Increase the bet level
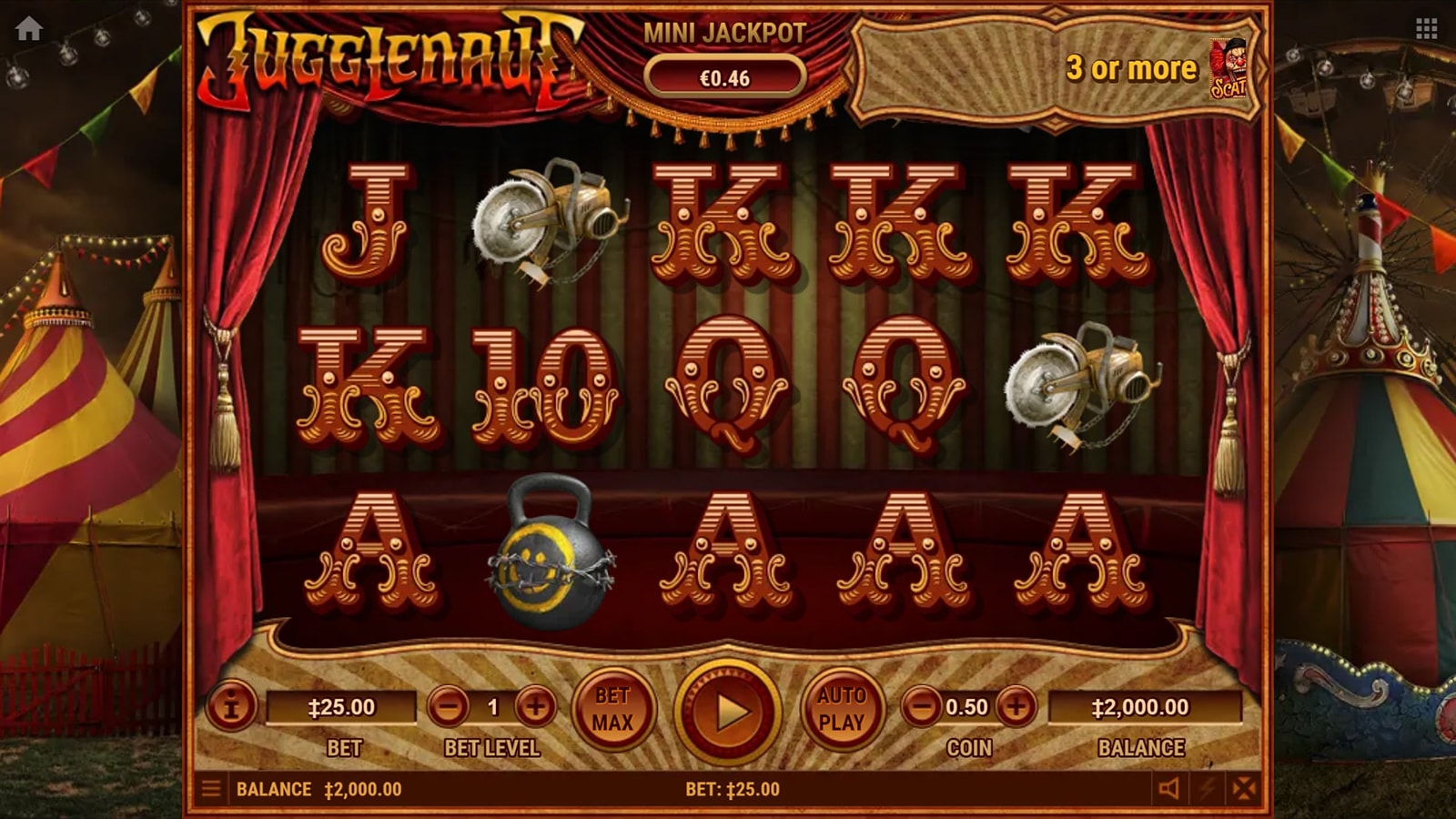The width and height of the screenshot is (1456, 819). (x=536, y=706)
